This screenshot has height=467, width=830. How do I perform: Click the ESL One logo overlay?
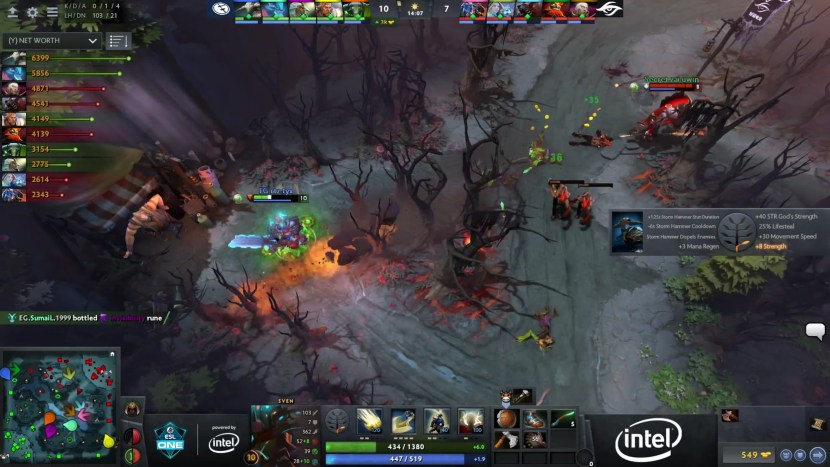pos(167,436)
